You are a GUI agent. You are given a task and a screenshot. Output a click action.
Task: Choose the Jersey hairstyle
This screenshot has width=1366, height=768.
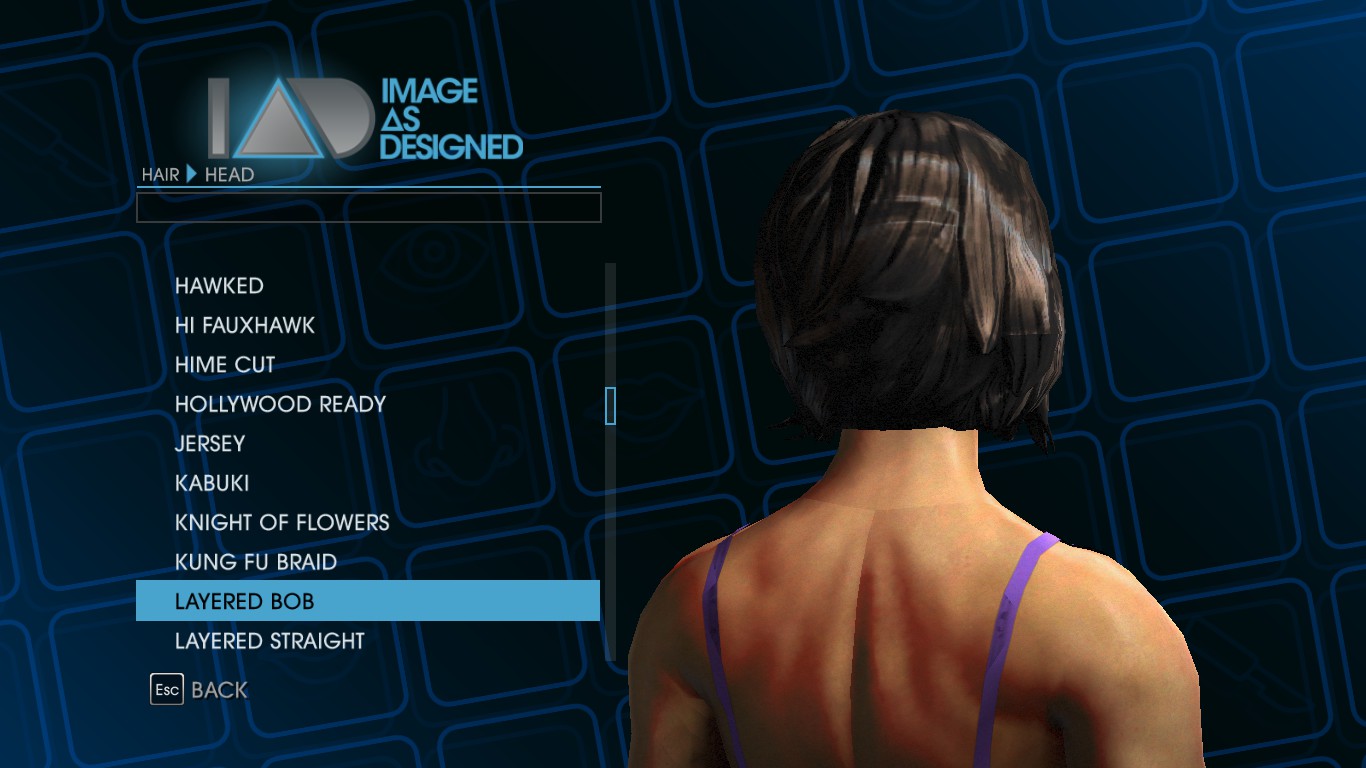click(210, 443)
